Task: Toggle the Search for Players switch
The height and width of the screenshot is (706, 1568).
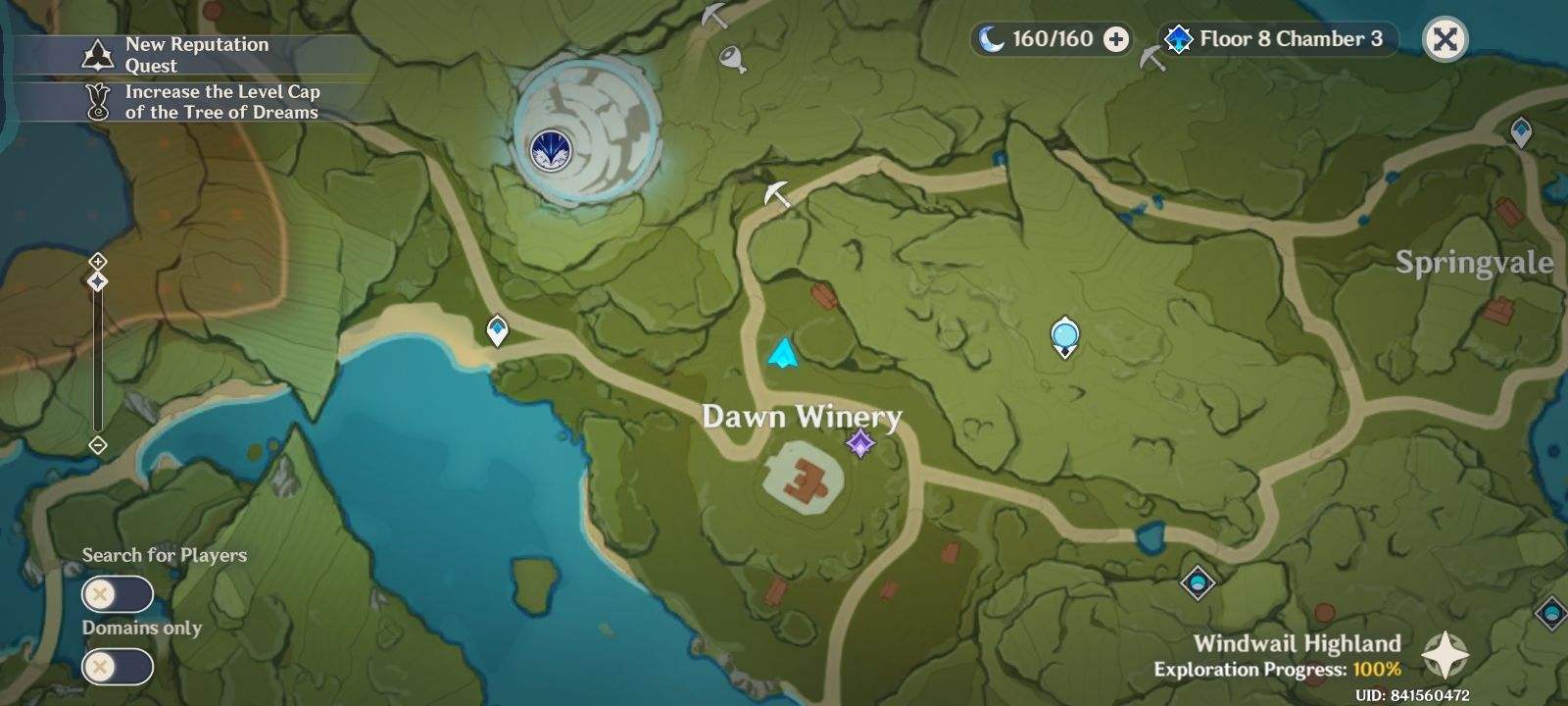Action: (117, 594)
